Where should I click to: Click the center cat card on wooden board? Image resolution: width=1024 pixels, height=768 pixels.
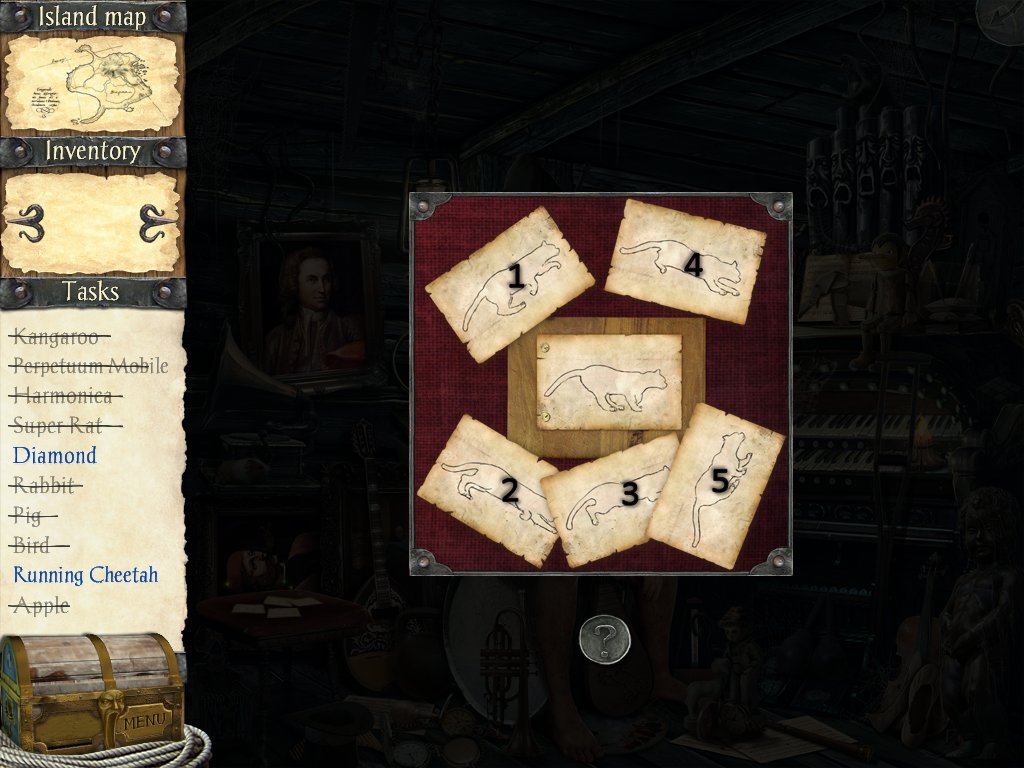609,382
